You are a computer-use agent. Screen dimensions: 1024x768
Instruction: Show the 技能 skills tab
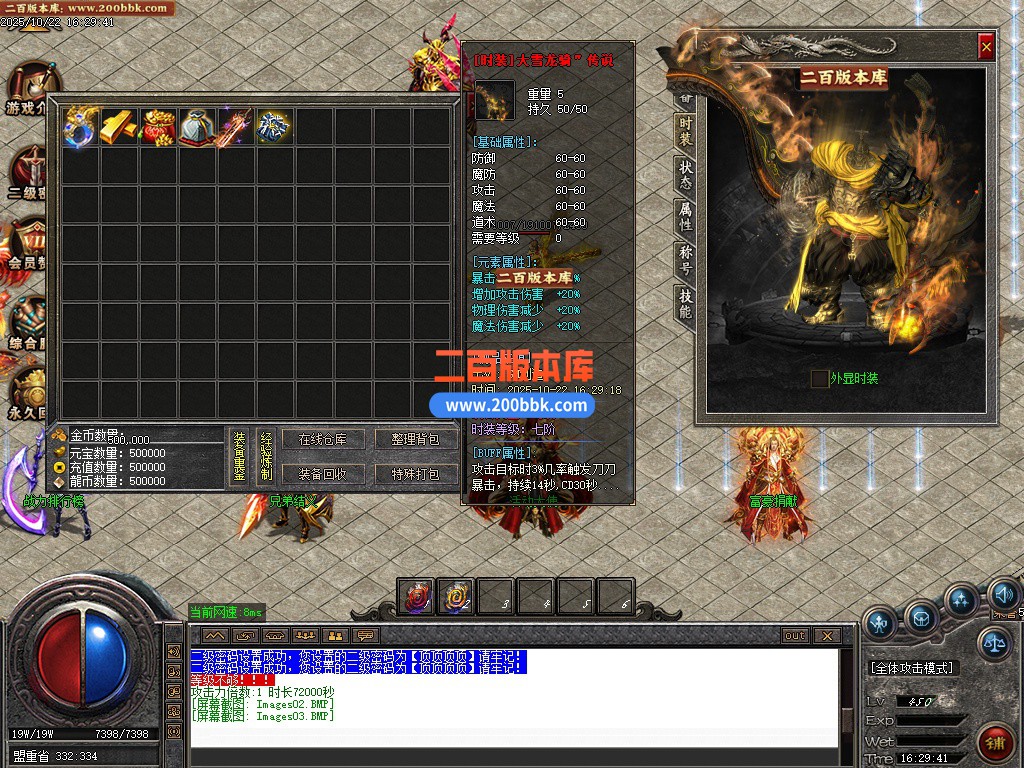click(685, 303)
